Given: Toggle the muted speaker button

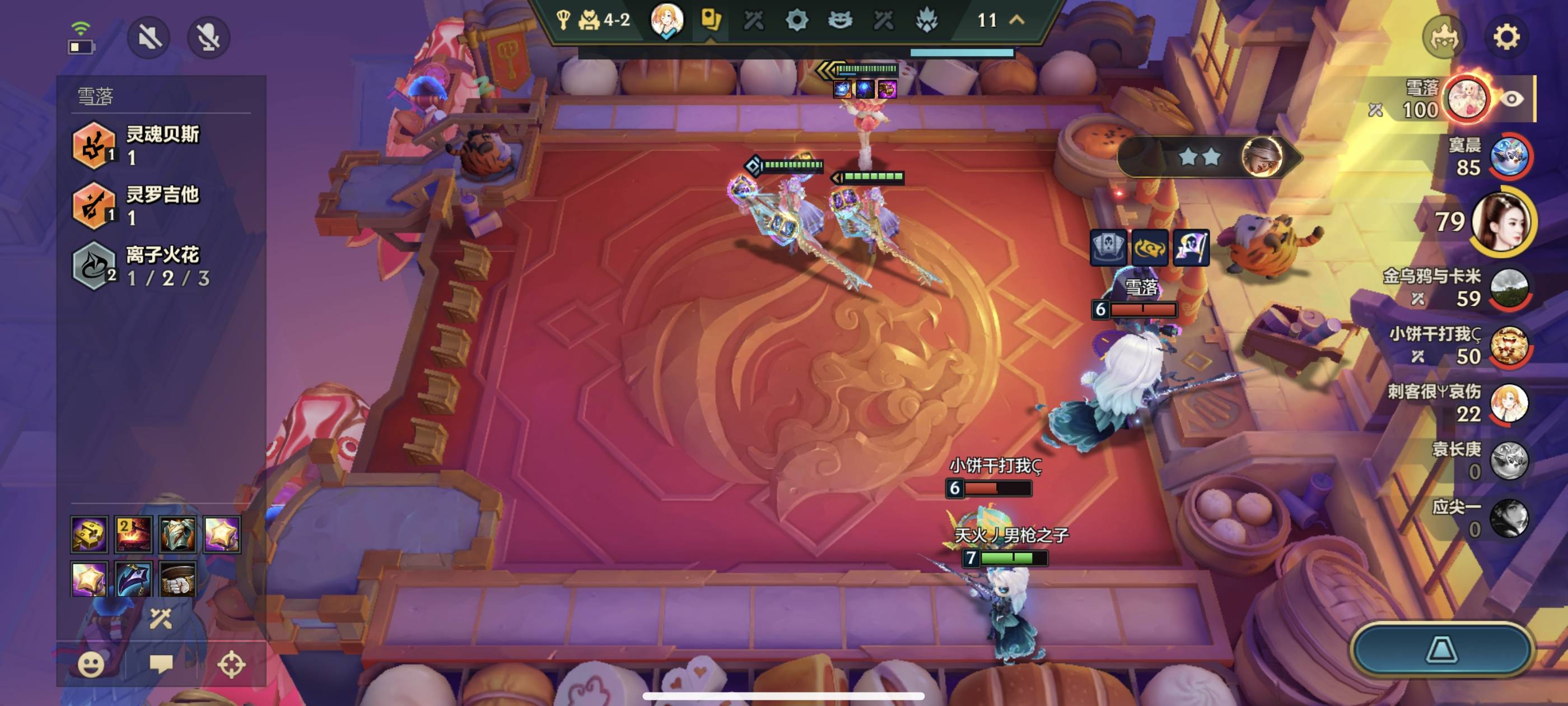Looking at the screenshot, I should pyautogui.click(x=149, y=38).
